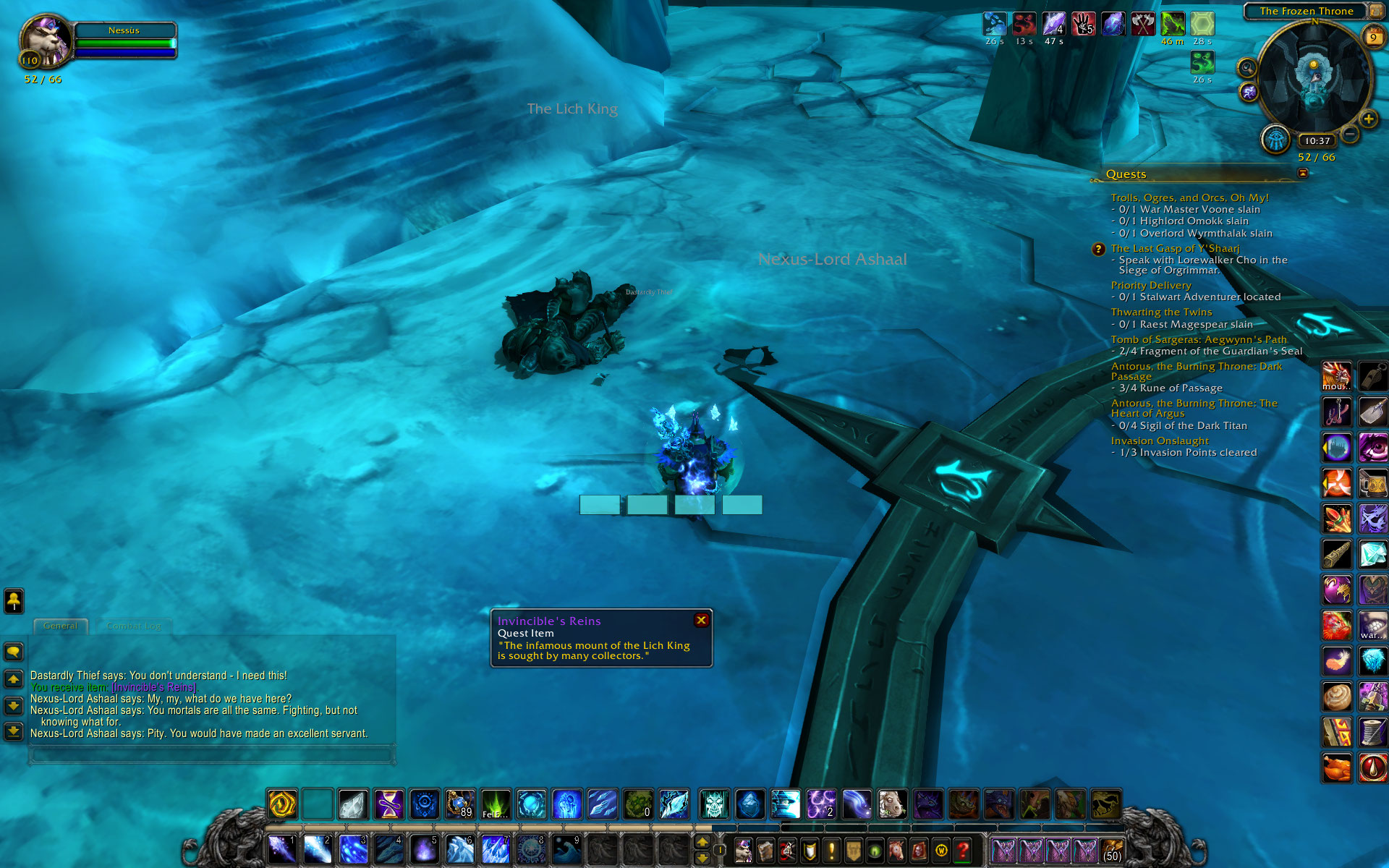Select the General chat tab
1389x868 pixels.
60,626
